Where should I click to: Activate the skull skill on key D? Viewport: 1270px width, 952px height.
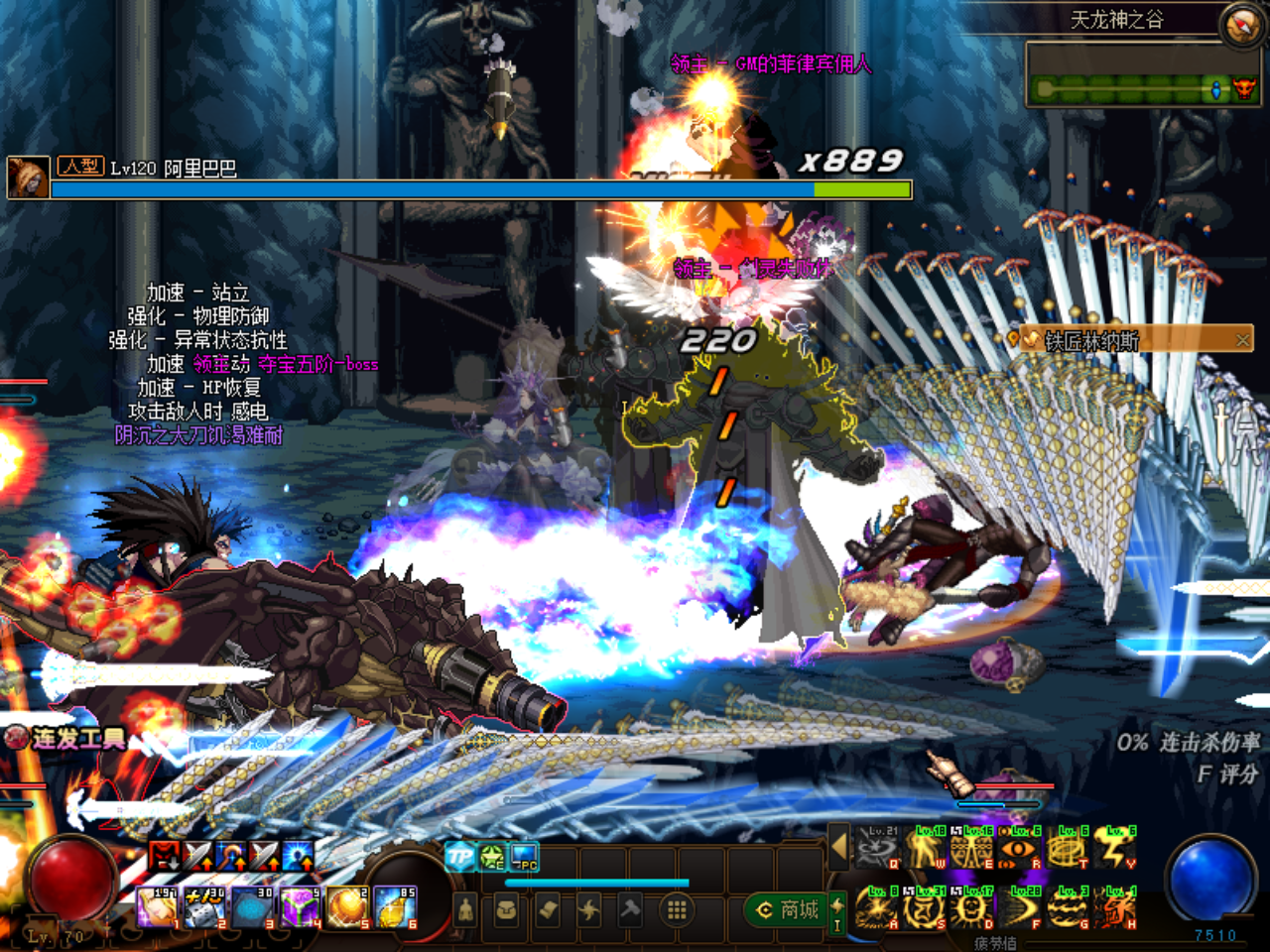(x=972, y=908)
